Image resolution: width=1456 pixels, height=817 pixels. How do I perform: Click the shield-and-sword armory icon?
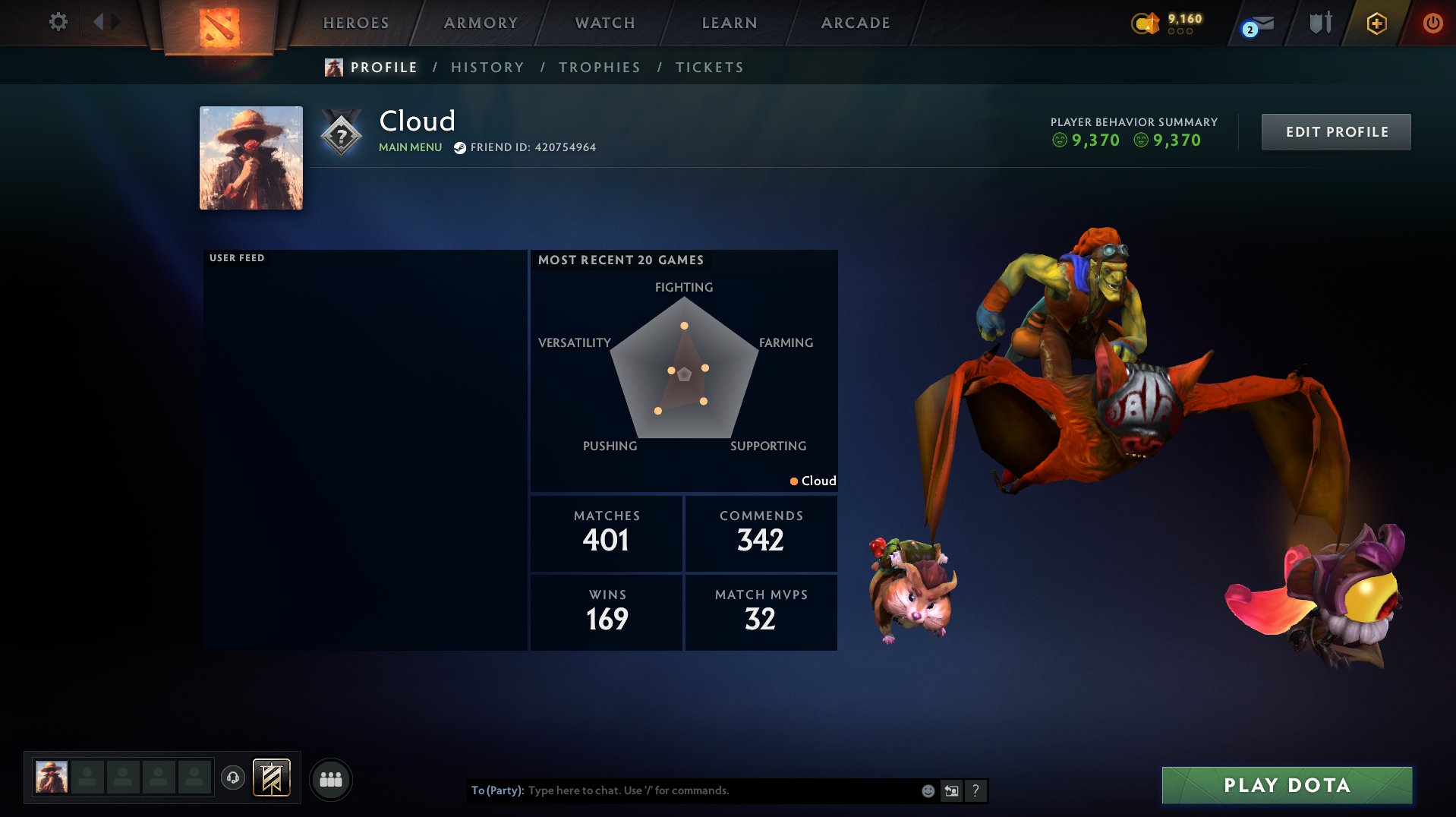[x=1319, y=23]
